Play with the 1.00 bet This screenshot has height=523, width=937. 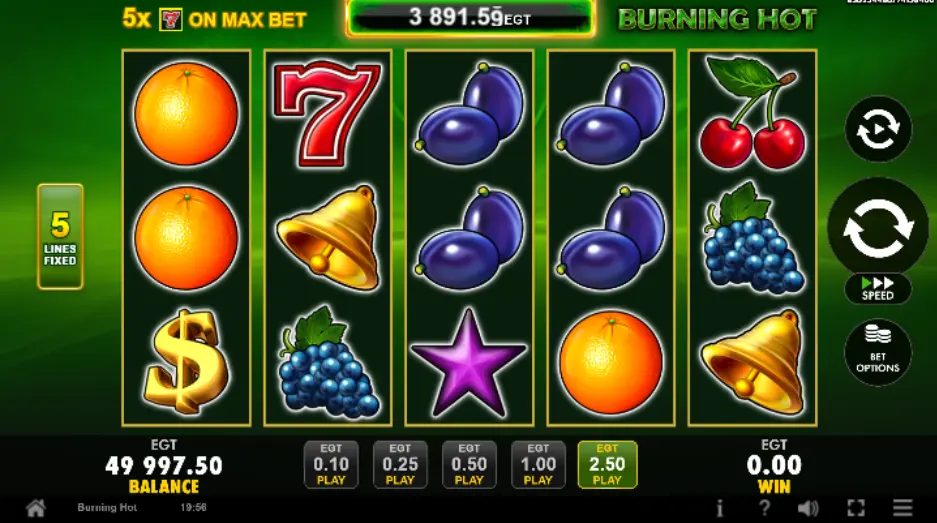[x=538, y=465]
